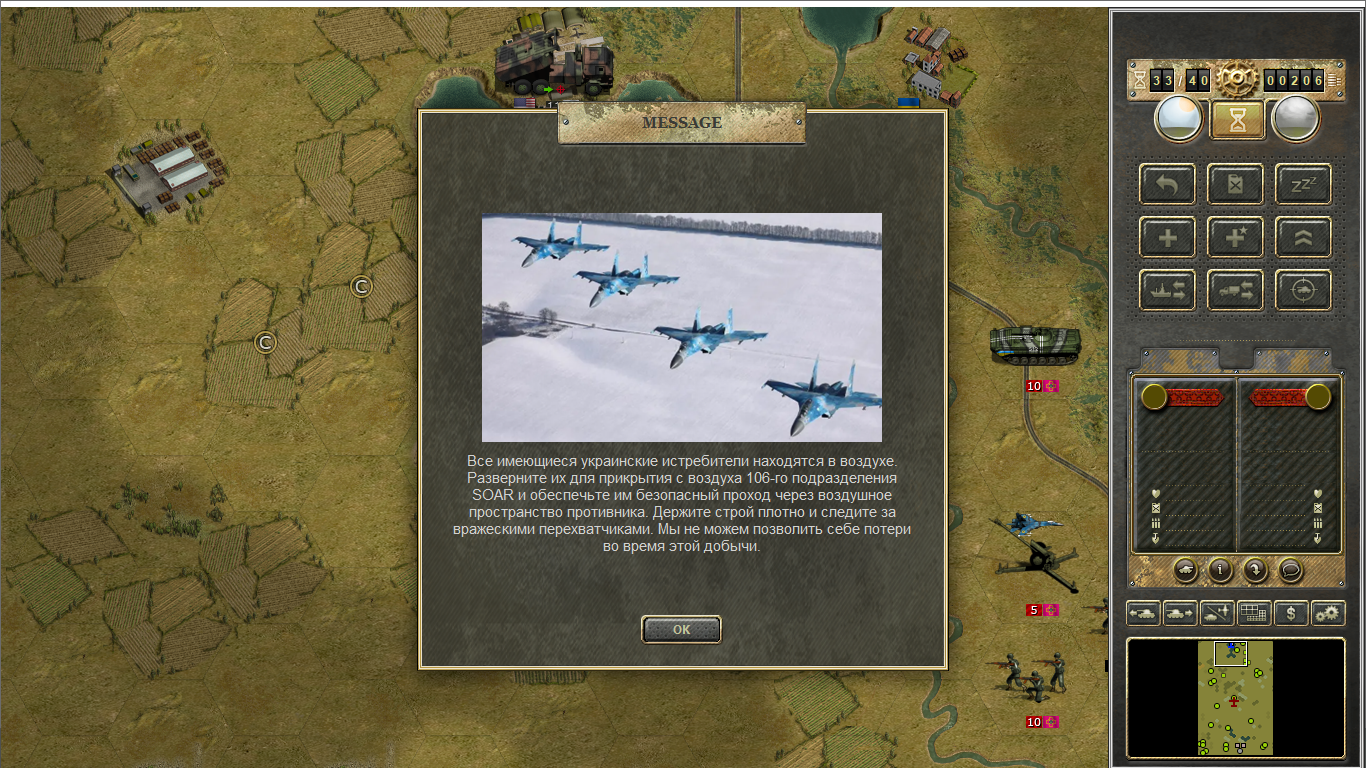Click on the minimap
Viewport: 1366px width, 768px height.
pos(1235,697)
